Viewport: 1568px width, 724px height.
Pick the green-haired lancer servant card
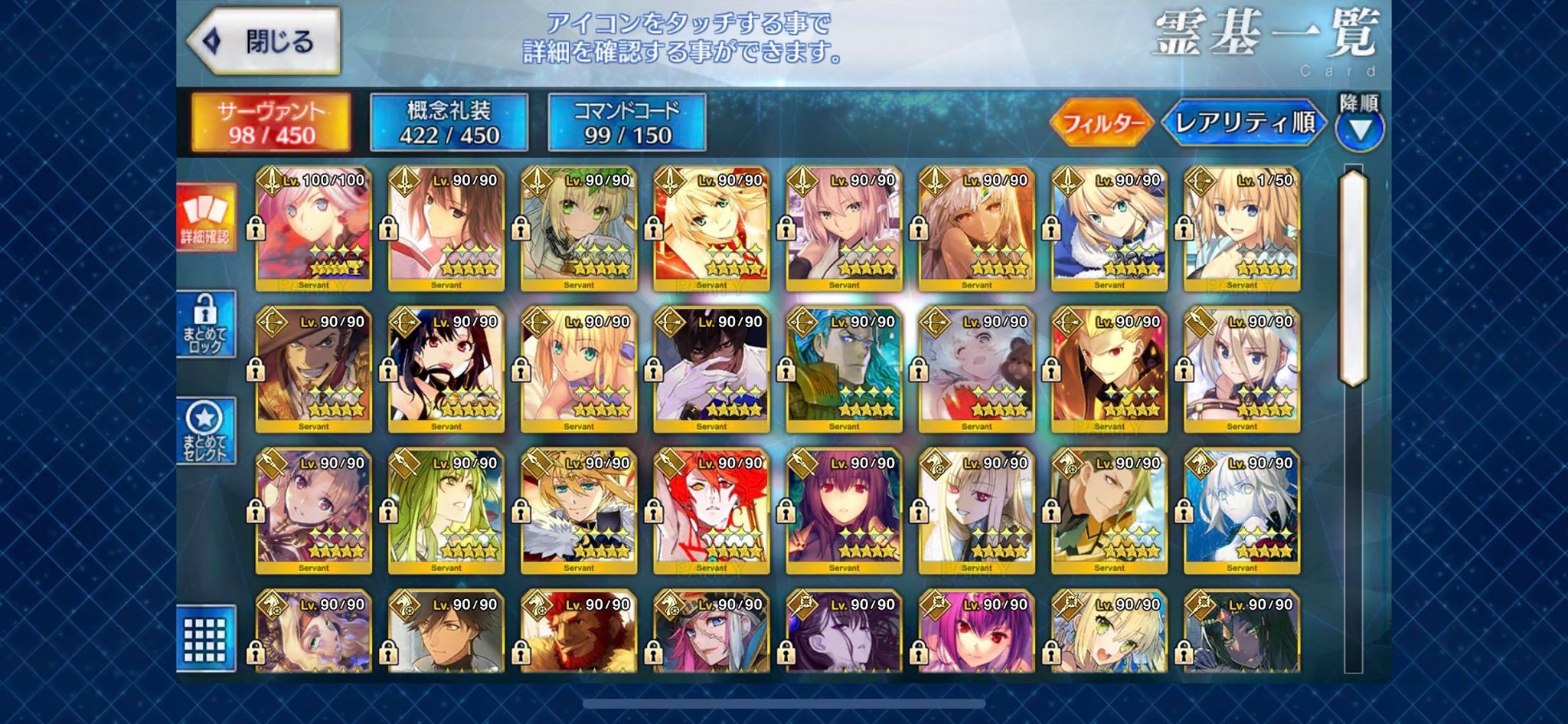pyautogui.click(x=446, y=512)
